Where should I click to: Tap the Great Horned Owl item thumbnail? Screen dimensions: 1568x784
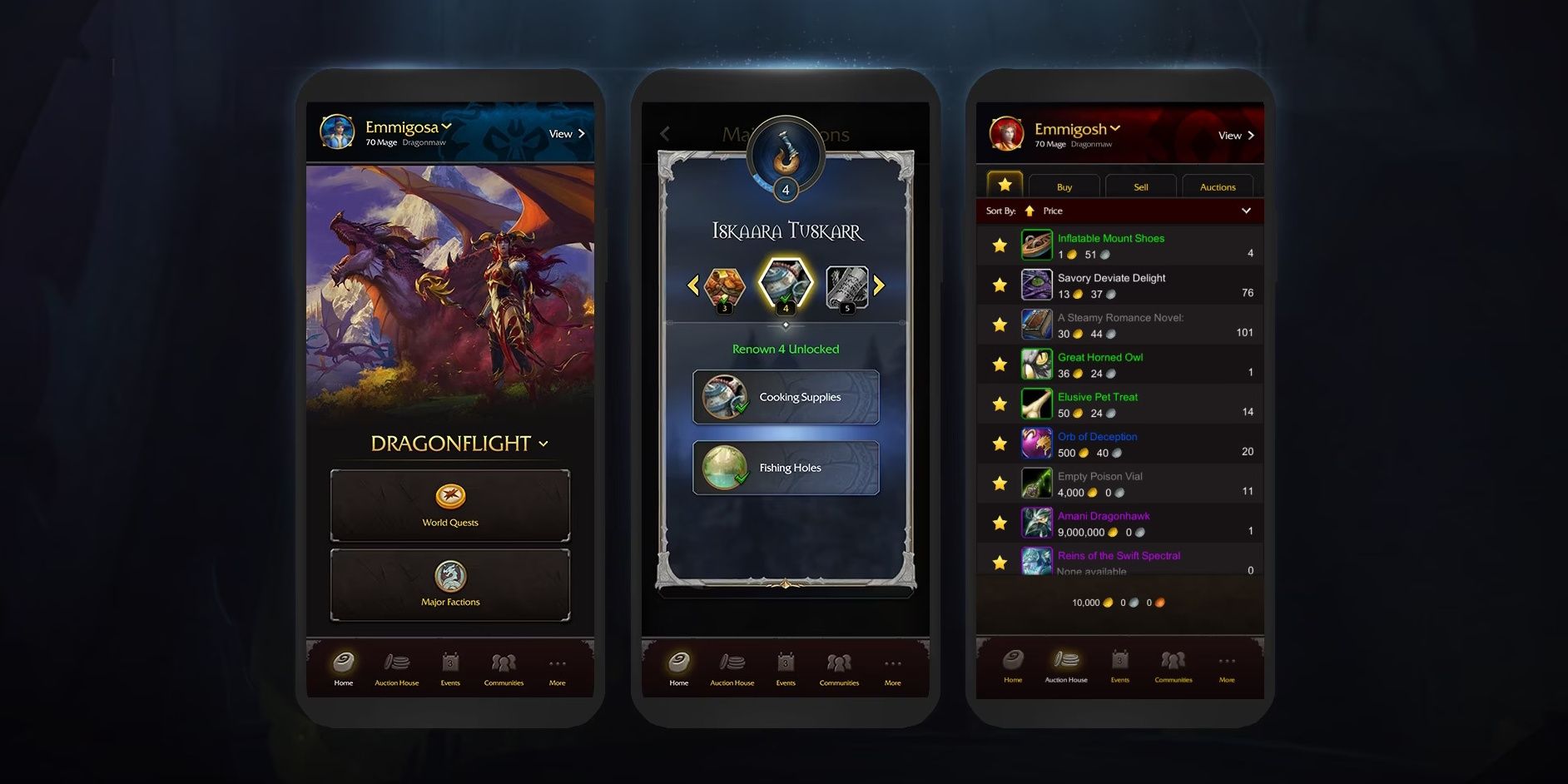(x=1036, y=364)
